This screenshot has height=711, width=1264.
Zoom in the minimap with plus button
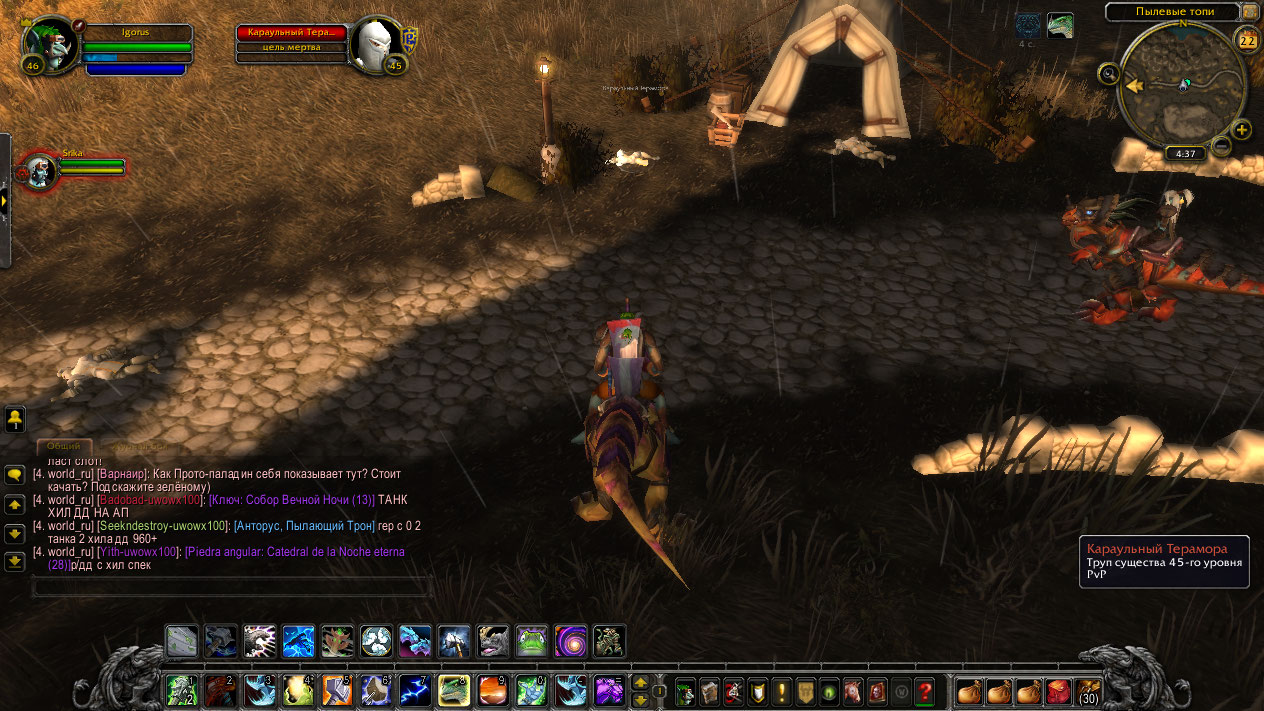tap(1242, 130)
